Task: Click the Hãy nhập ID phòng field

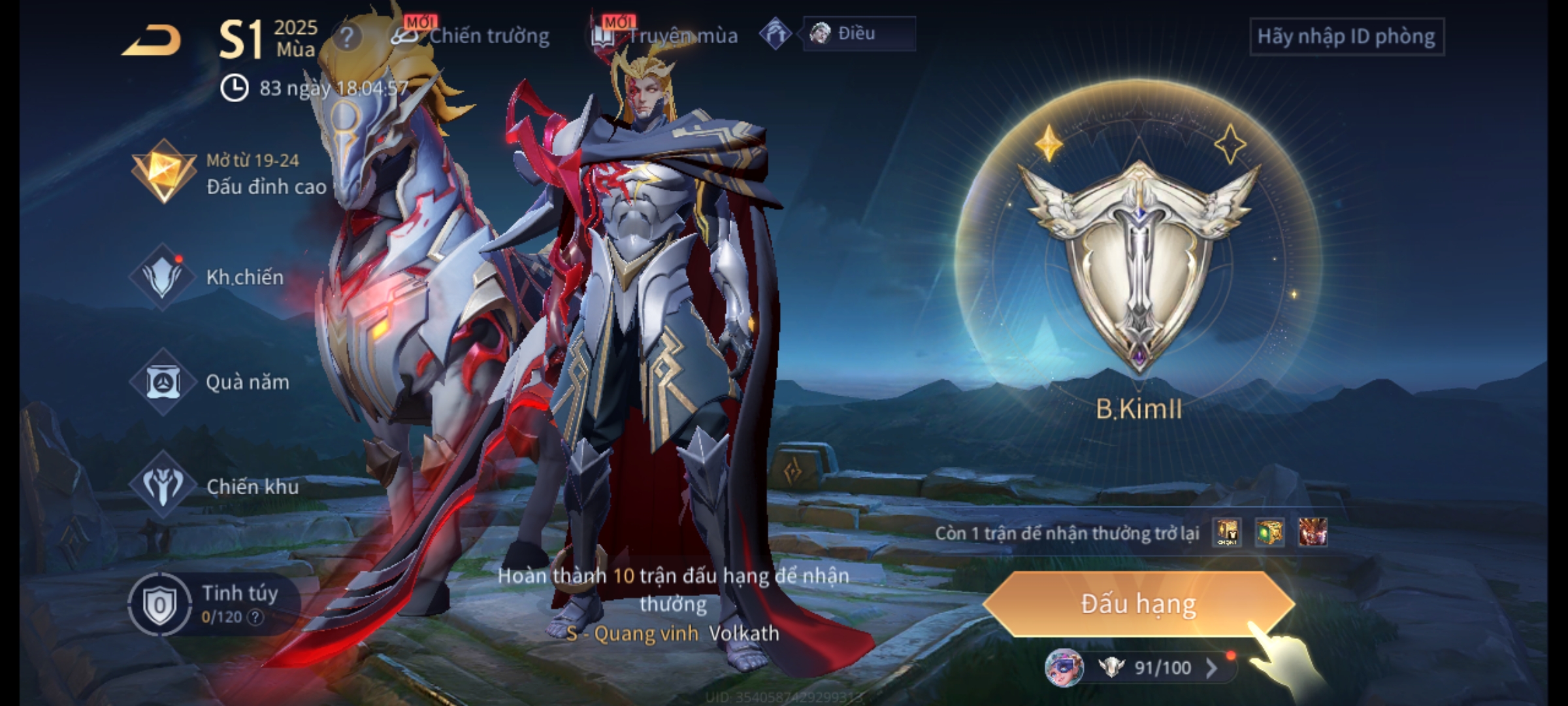Action: point(1346,37)
